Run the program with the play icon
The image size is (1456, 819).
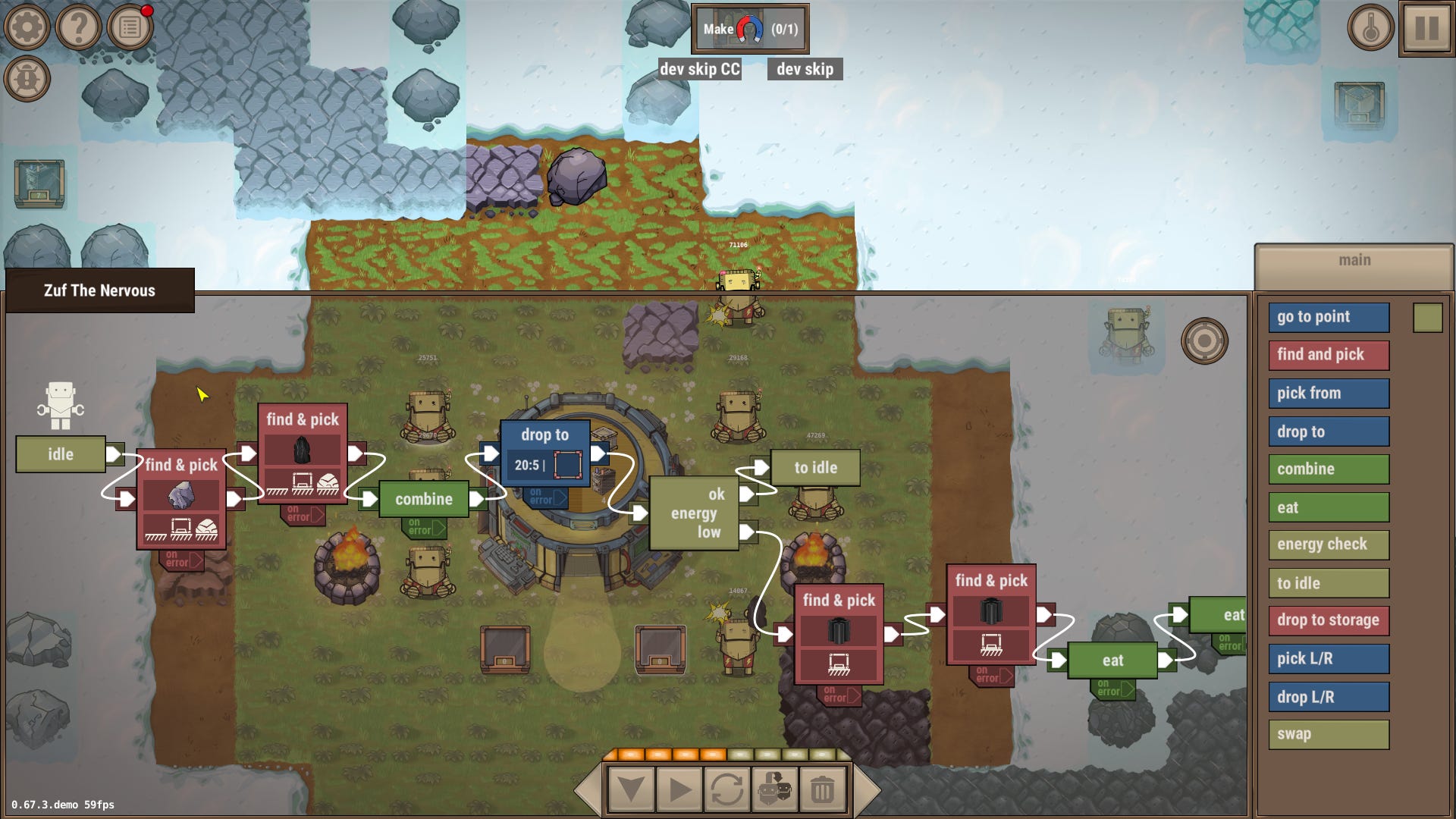[x=679, y=789]
